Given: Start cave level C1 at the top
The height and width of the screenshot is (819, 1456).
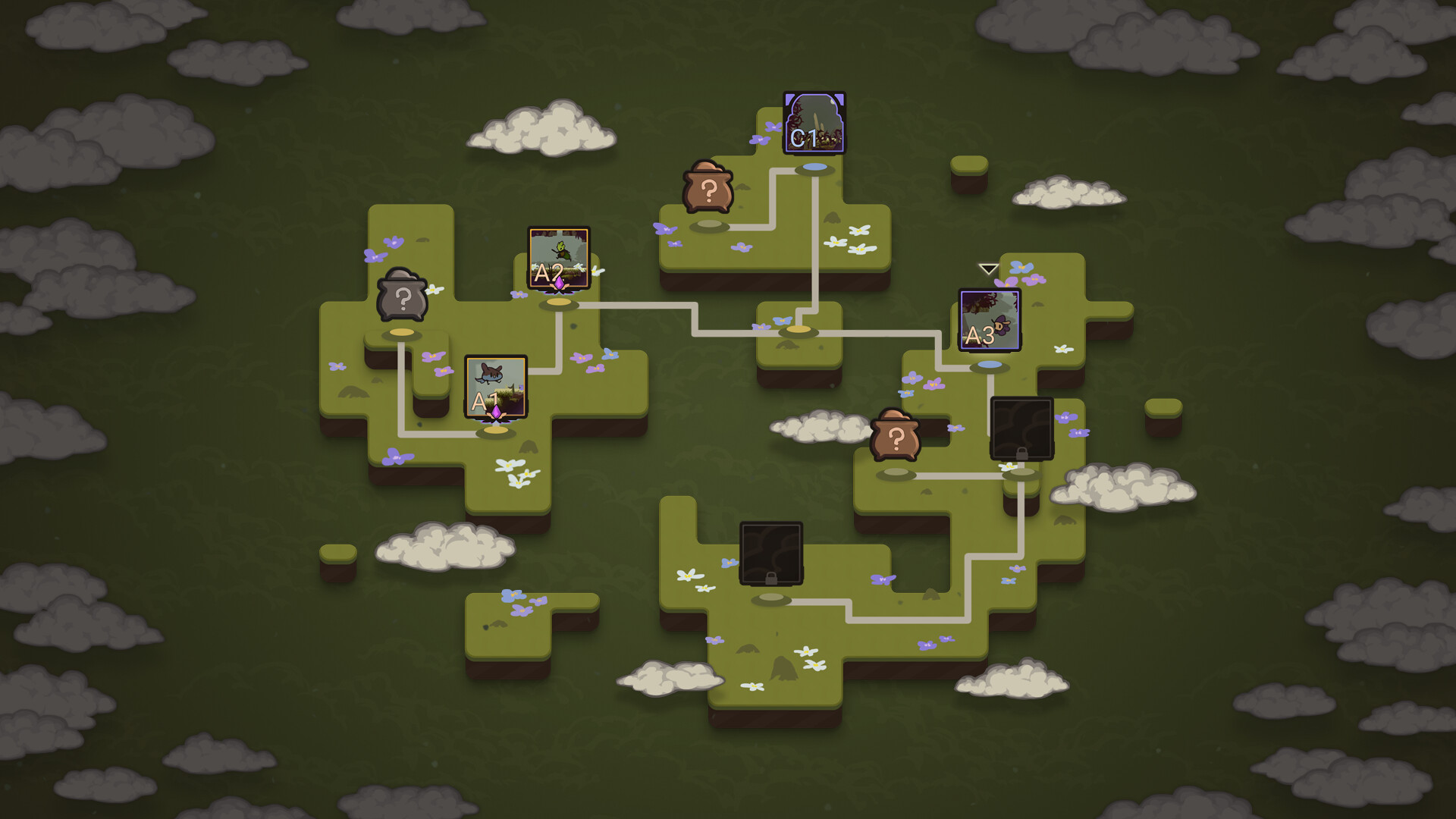Looking at the screenshot, I should pyautogui.click(x=813, y=123).
